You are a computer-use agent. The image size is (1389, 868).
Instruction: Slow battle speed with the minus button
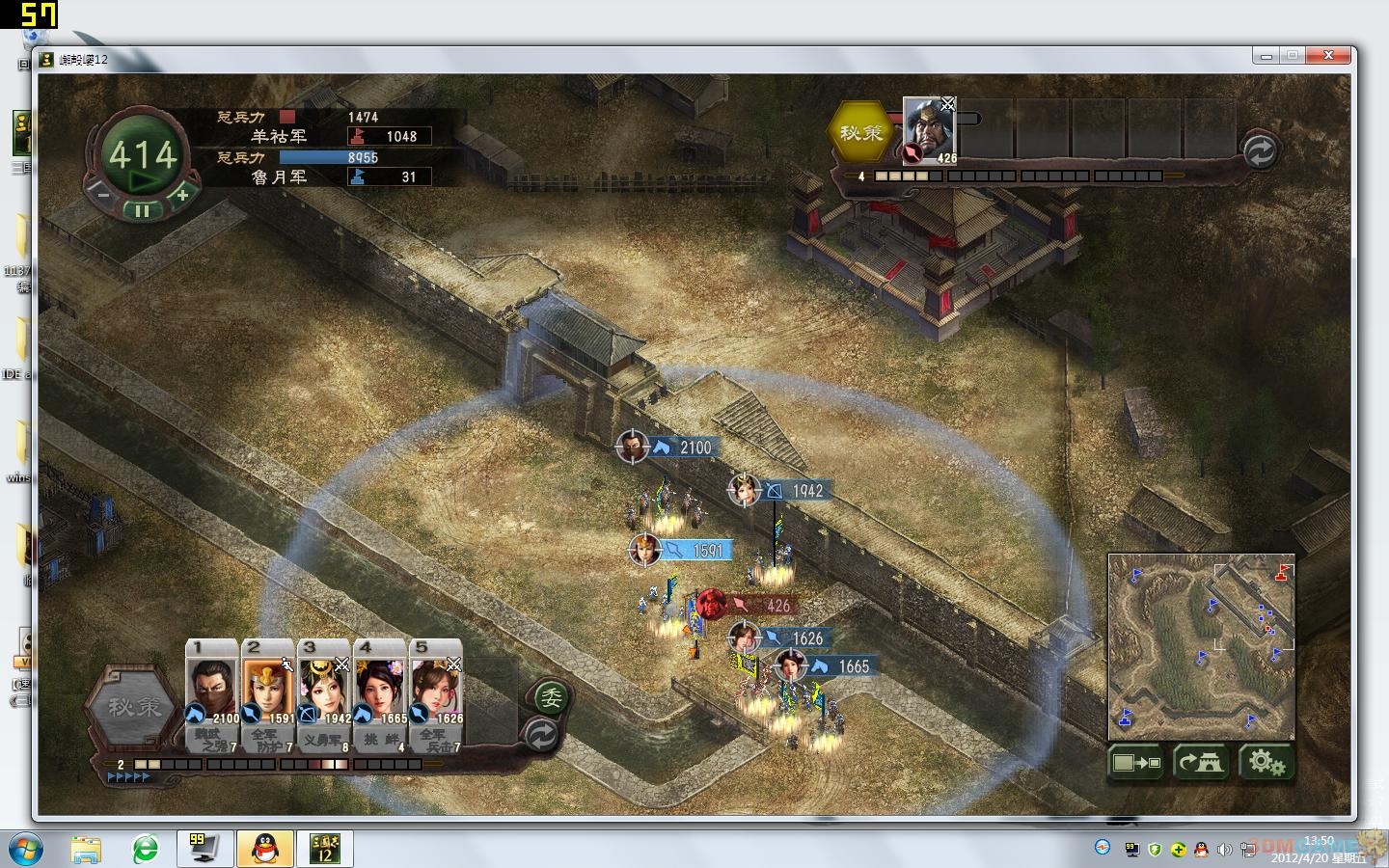(x=104, y=193)
